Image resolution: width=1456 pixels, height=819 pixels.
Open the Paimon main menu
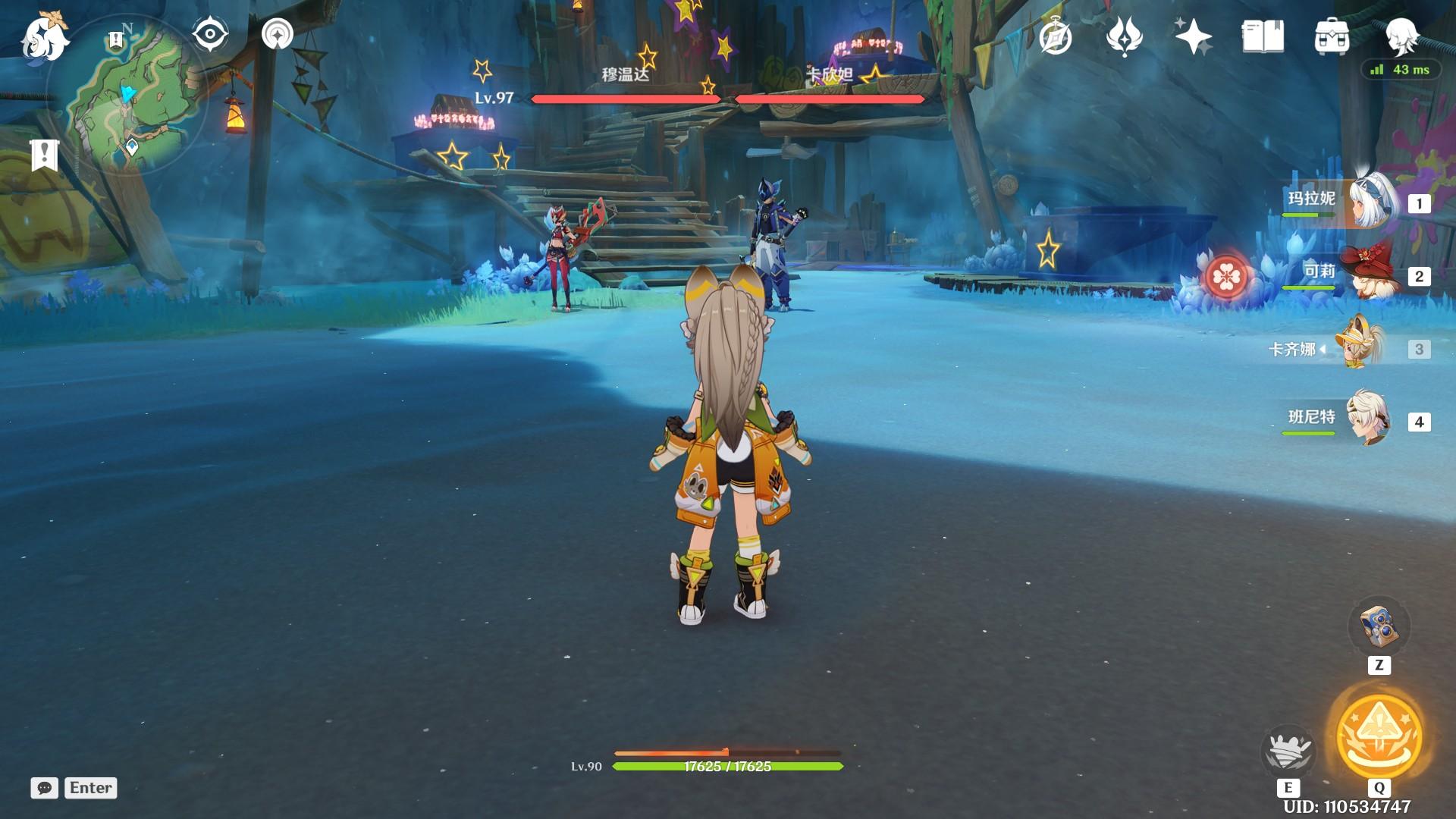[44, 38]
